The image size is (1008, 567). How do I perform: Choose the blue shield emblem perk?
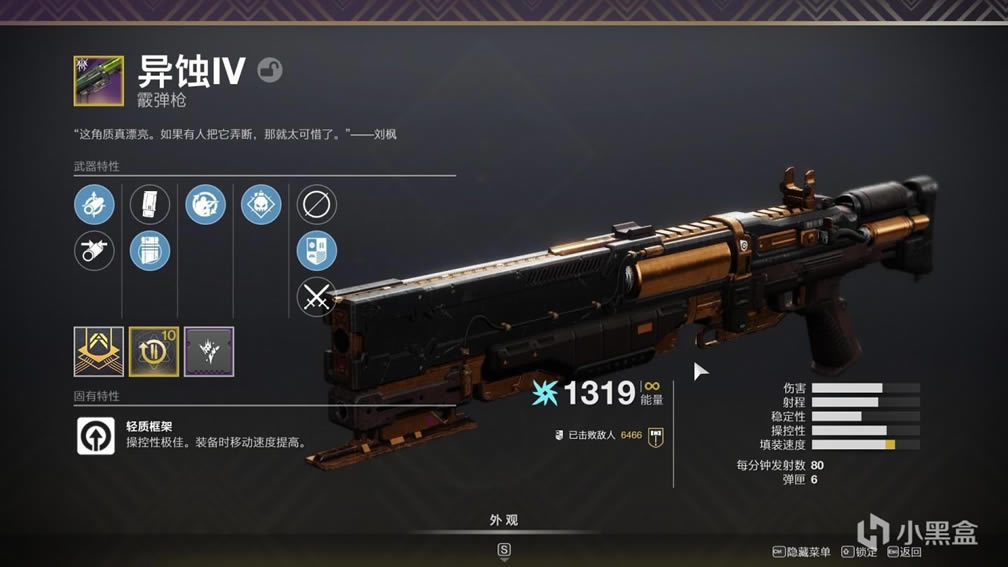tap(317, 251)
